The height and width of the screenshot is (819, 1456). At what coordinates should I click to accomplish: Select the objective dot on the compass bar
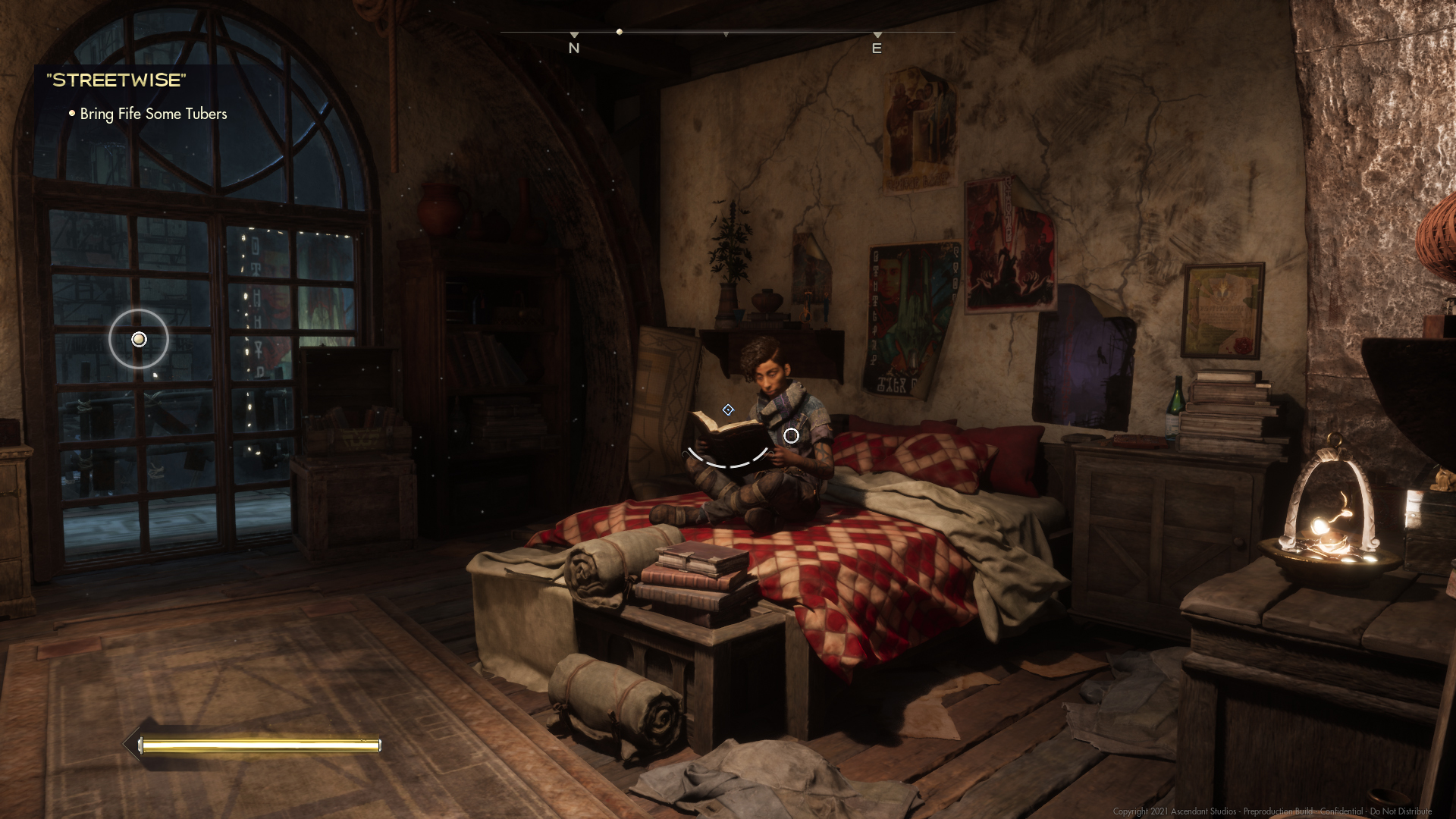pos(620,32)
